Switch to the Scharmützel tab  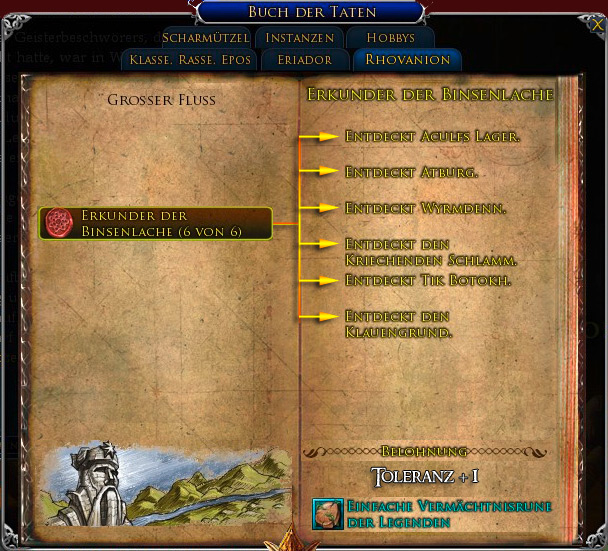point(205,38)
